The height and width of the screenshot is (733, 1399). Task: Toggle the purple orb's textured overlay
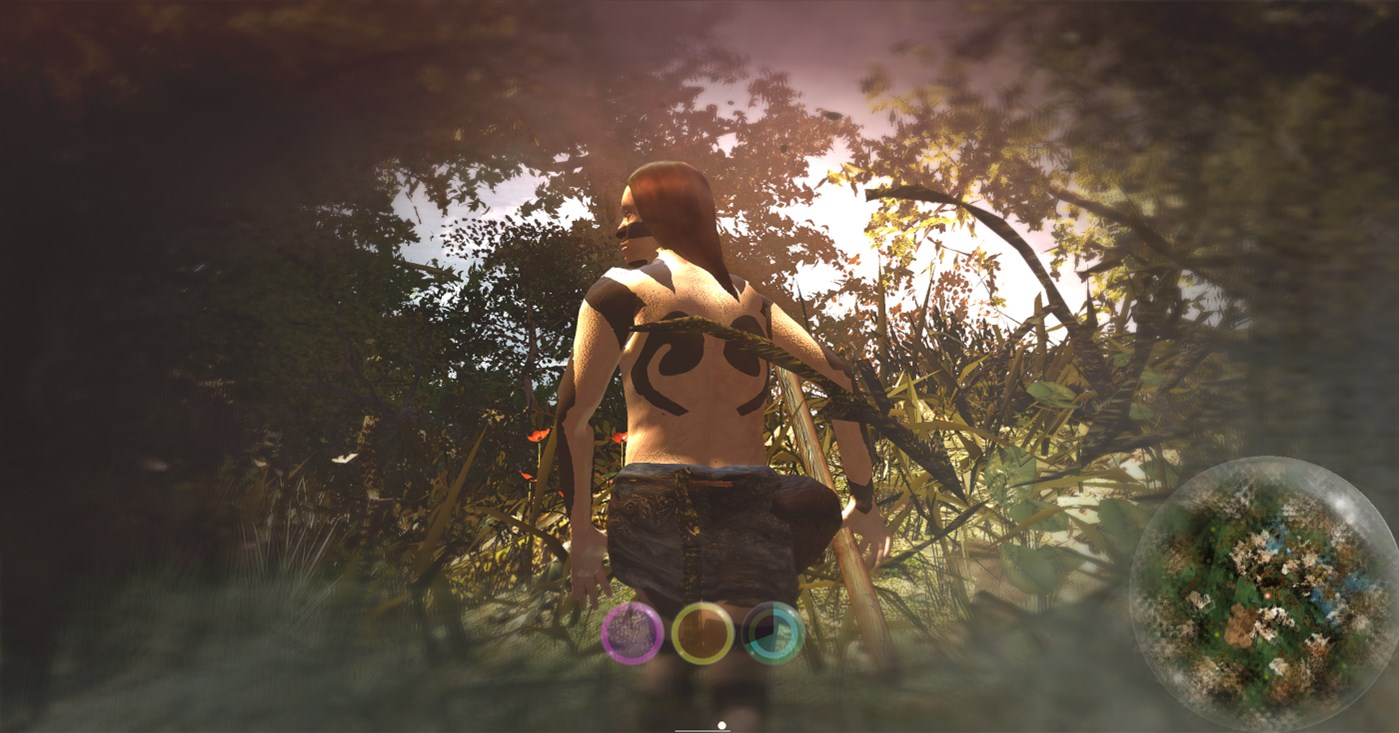pos(632,632)
